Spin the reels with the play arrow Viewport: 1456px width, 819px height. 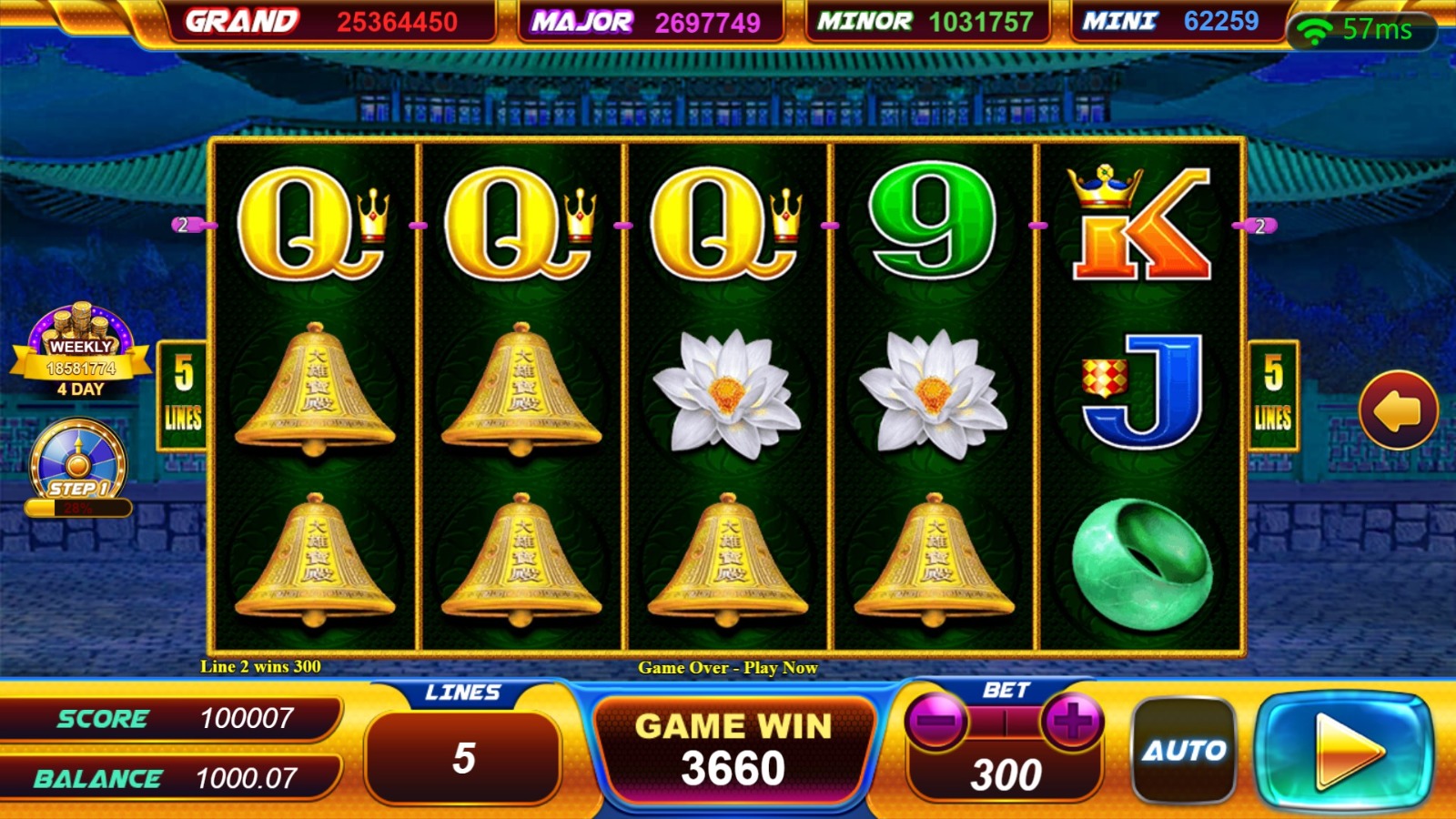tap(1344, 752)
